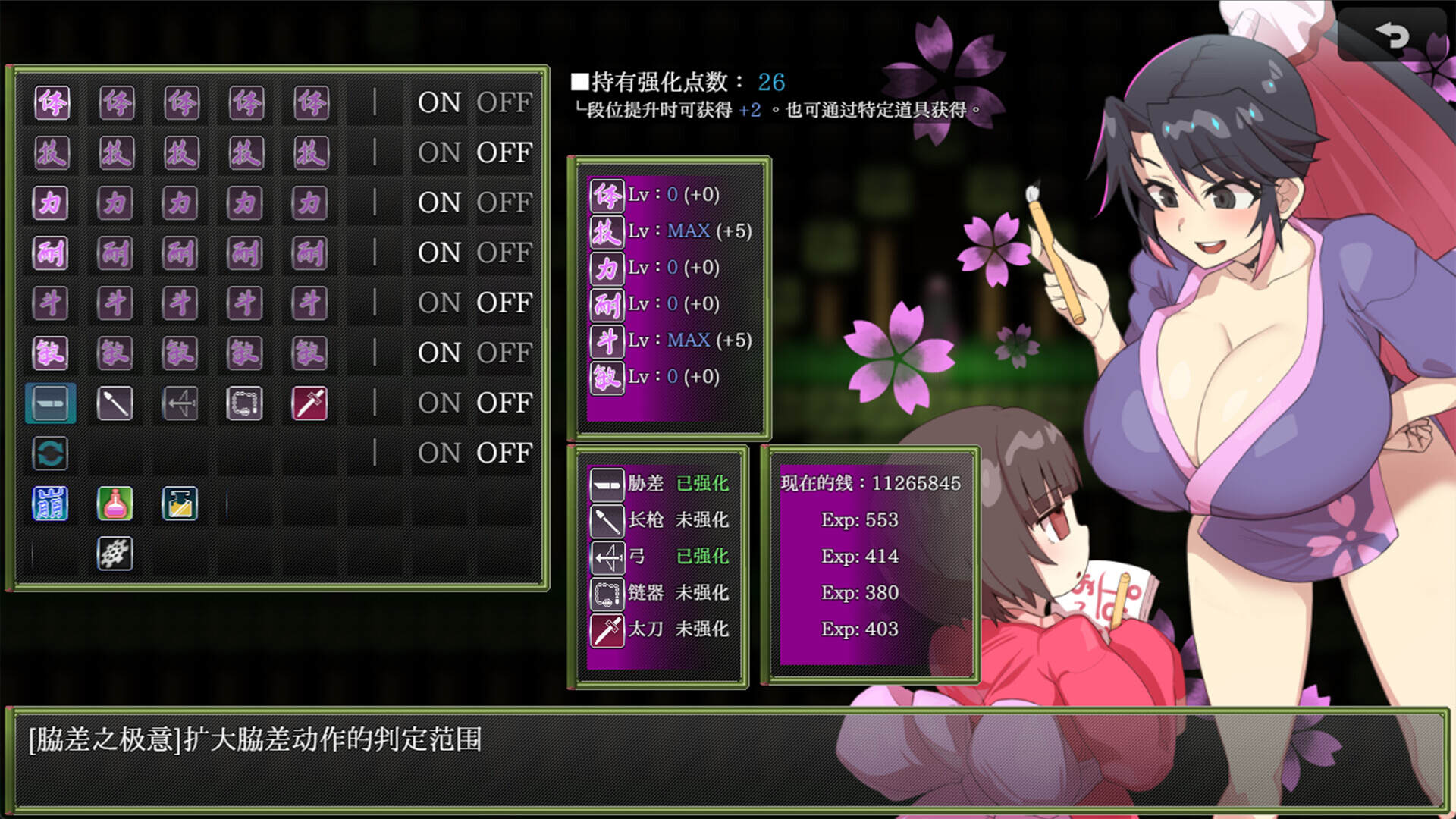
Task: Click the green potion item icon
Action: coord(115,503)
